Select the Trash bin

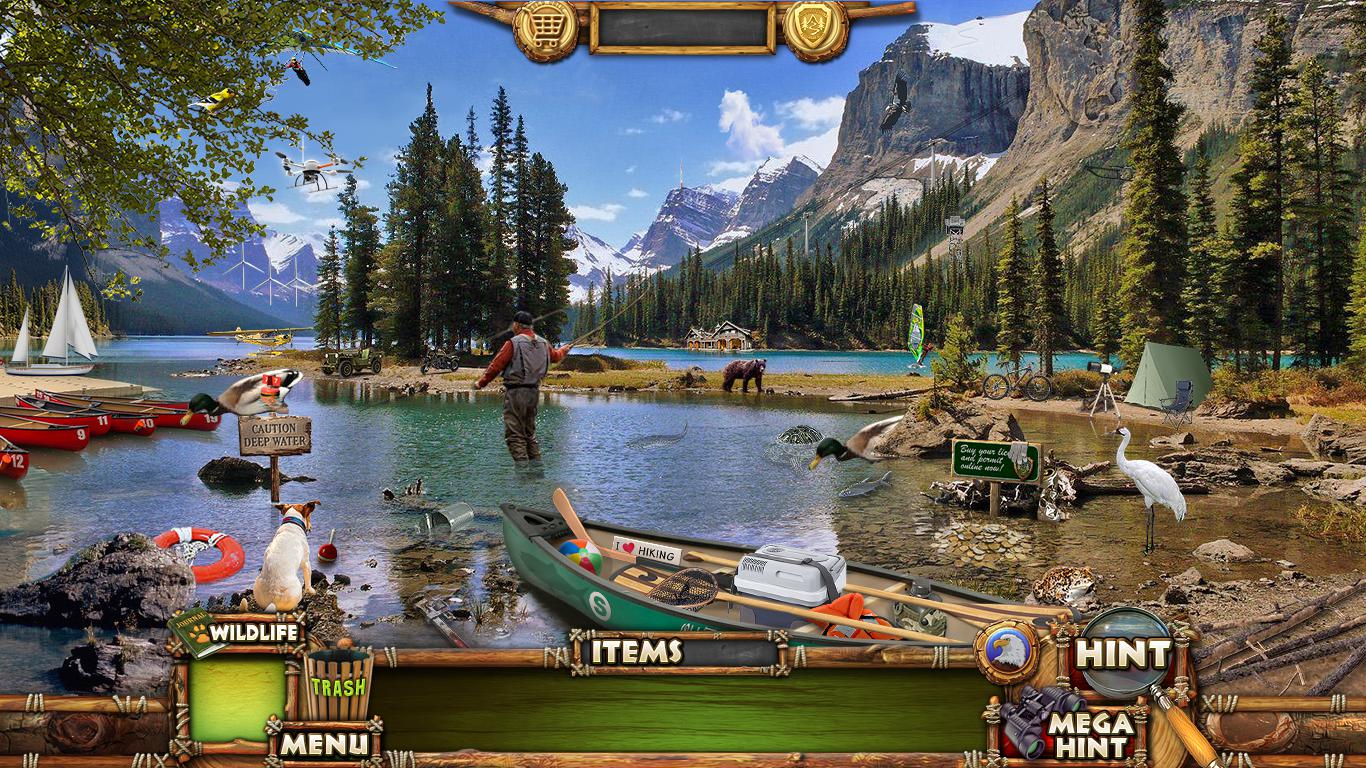(x=338, y=686)
